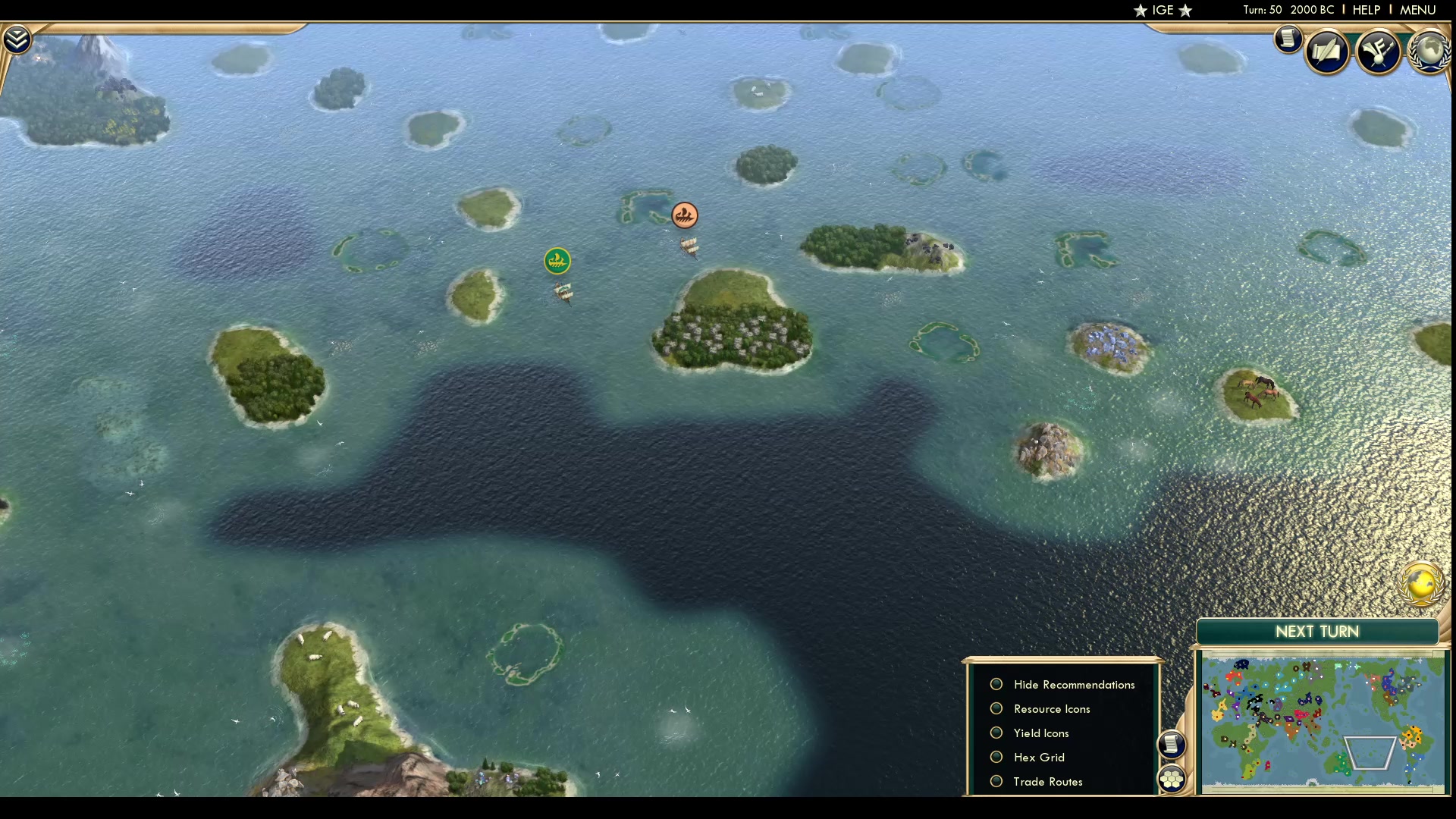Viewport: 1456px width, 819px height.
Task: Open the Culture overview icon
Action: (1379, 50)
